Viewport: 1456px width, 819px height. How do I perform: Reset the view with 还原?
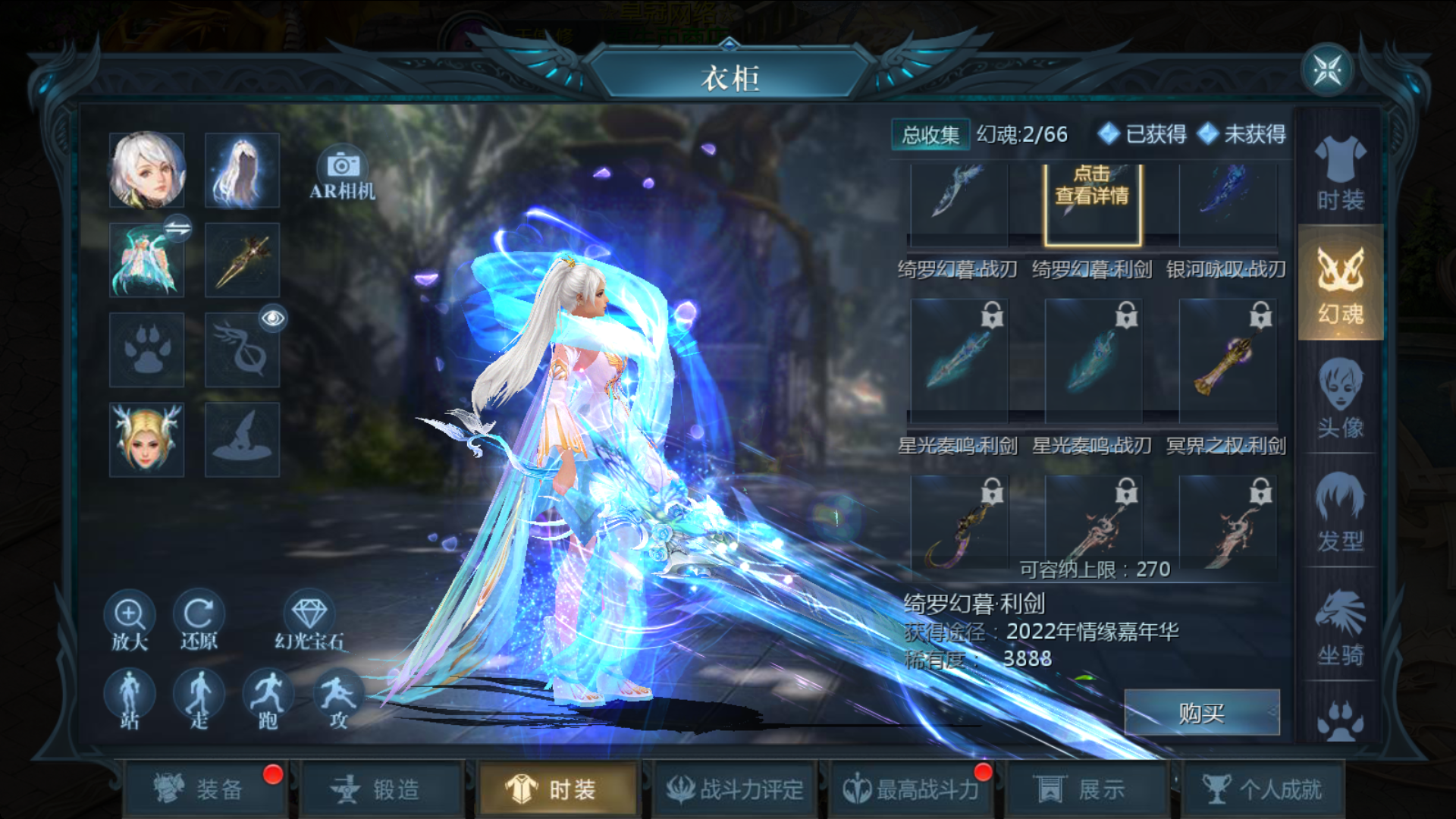199,620
